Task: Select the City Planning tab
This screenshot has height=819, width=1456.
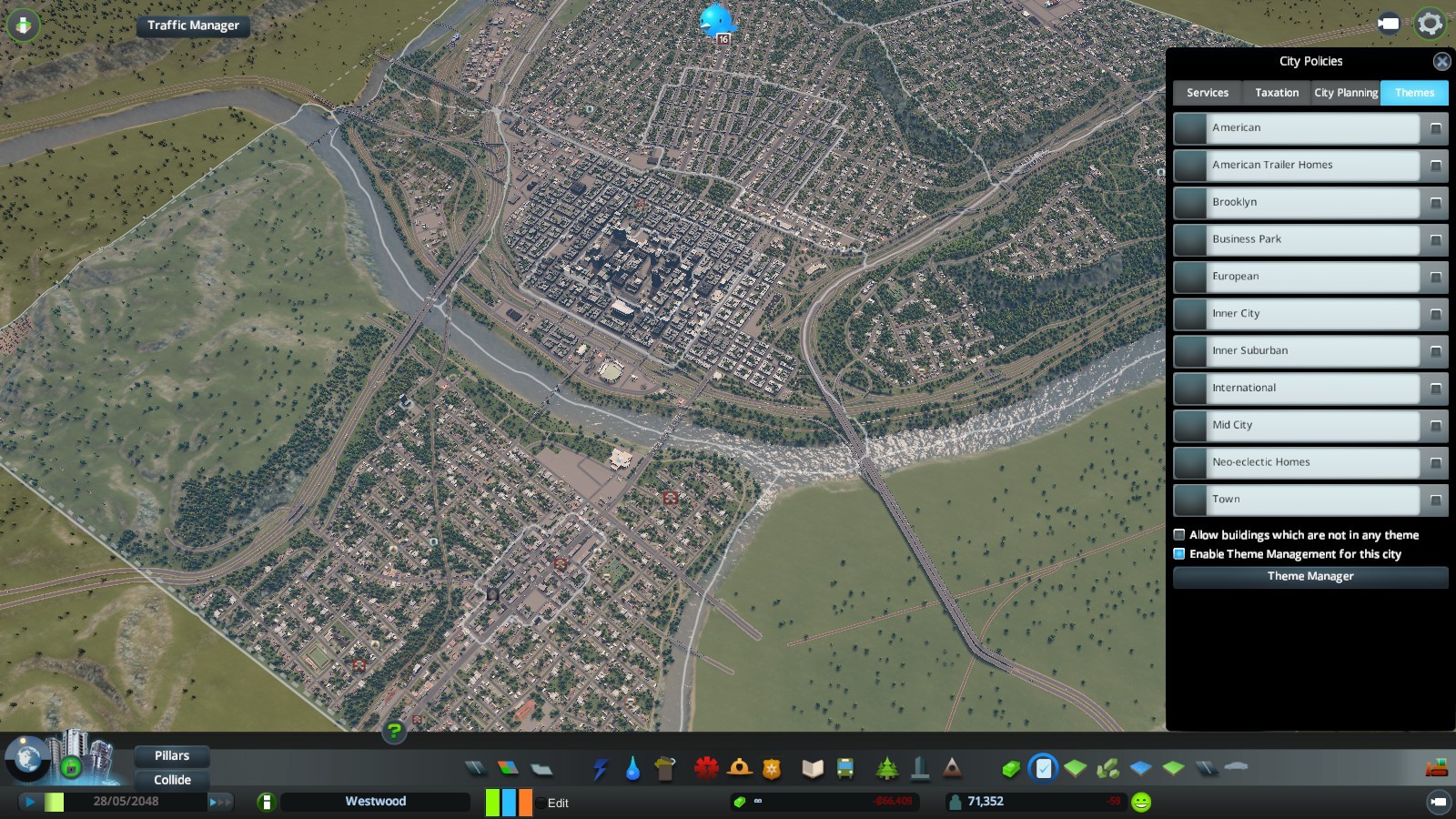Action: tap(1345, 93)
